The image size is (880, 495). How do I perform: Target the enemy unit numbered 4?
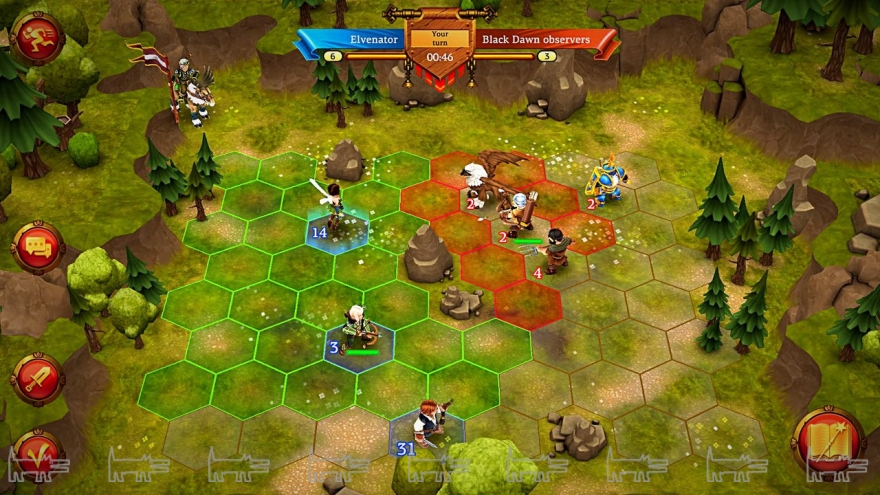[553, 251]
